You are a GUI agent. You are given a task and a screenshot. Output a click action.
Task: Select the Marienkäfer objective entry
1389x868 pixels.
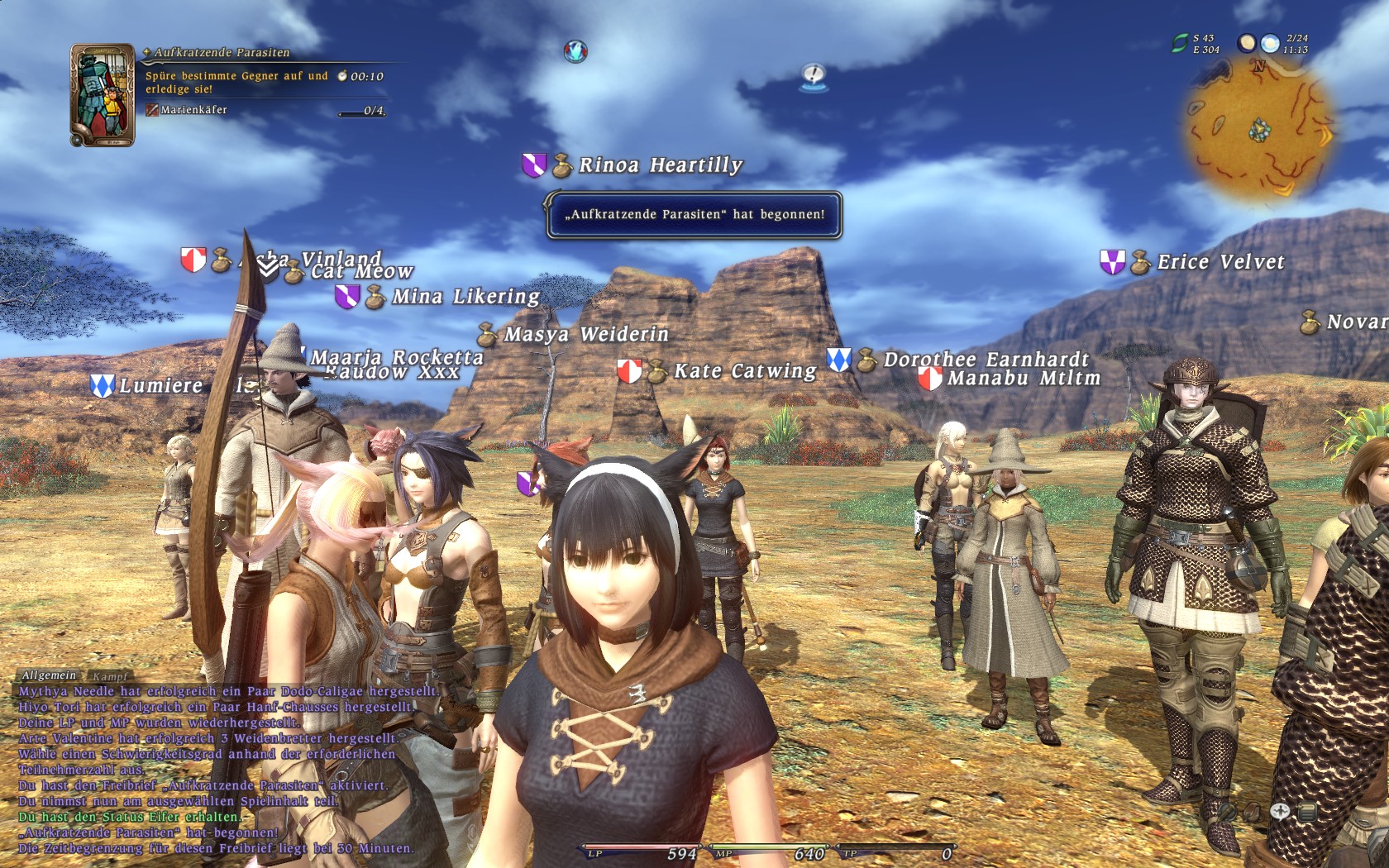click(193, 110)
